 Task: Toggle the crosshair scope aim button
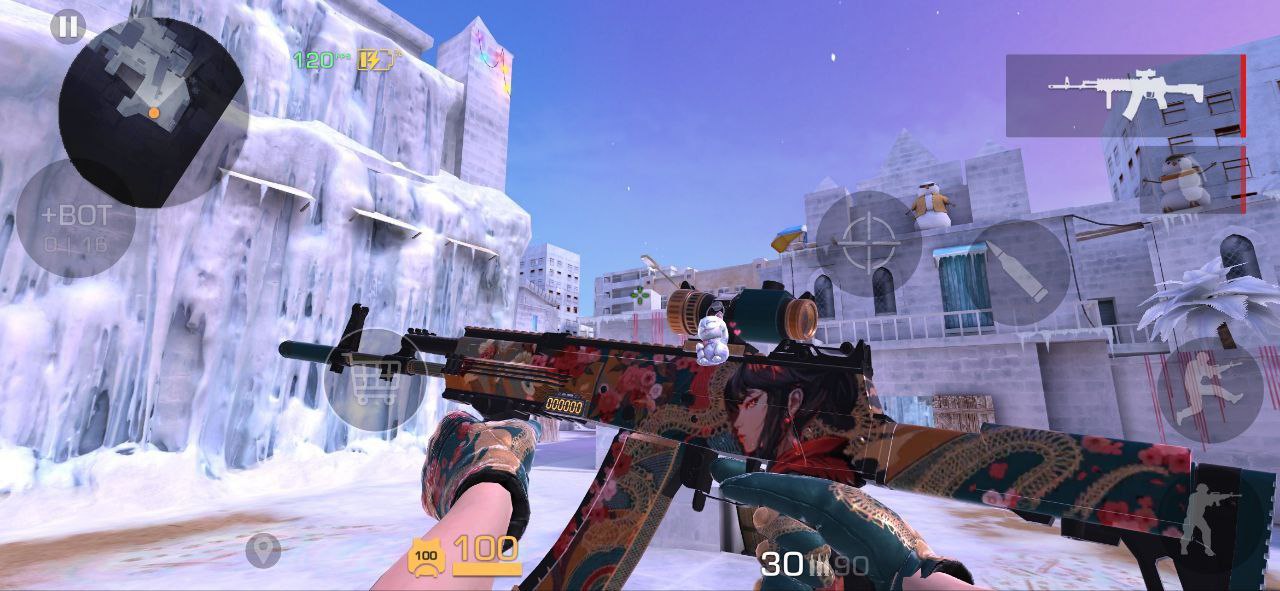point(867,243)
